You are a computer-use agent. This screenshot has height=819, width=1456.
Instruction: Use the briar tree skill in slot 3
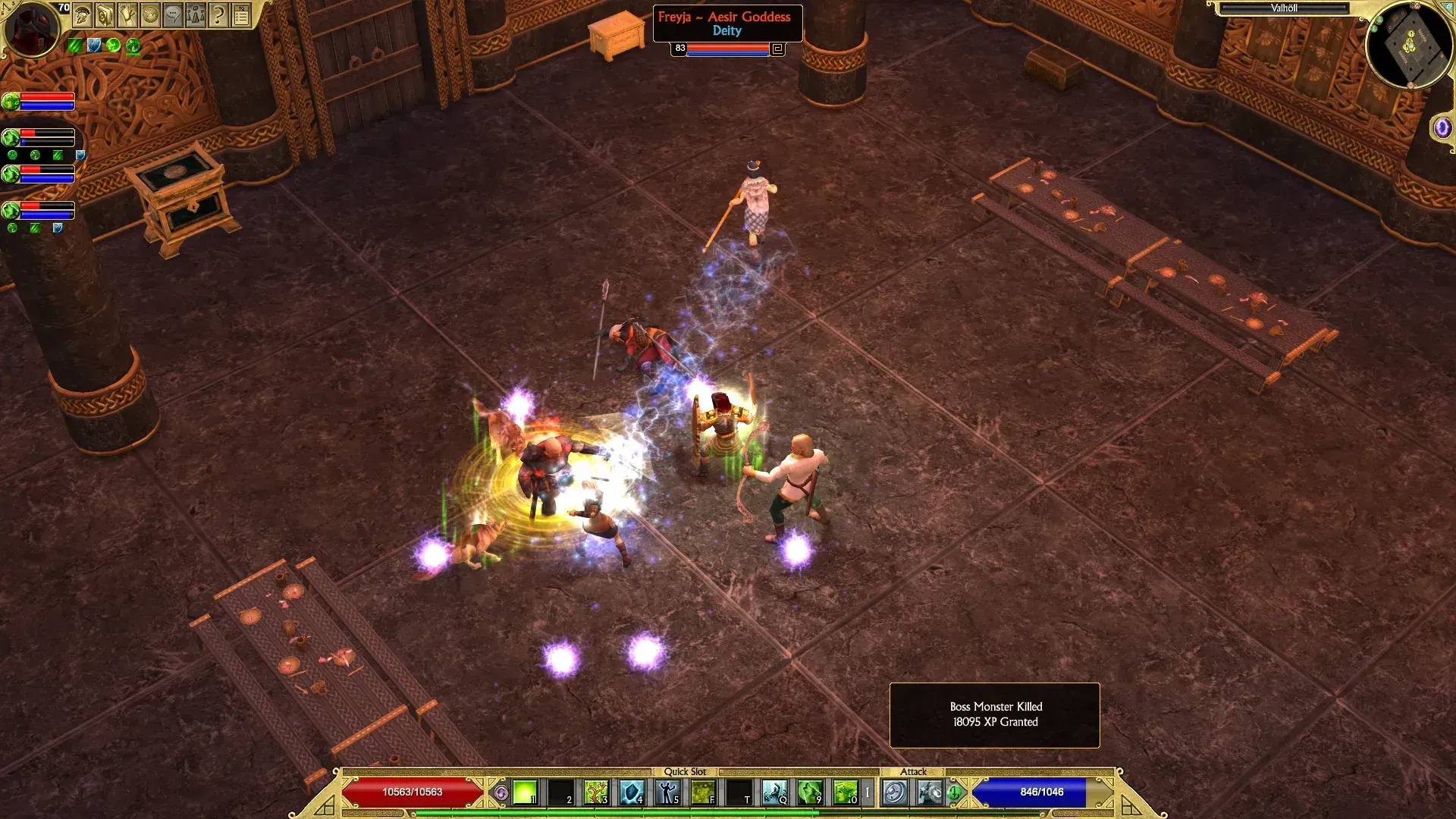tap(596, 792)
